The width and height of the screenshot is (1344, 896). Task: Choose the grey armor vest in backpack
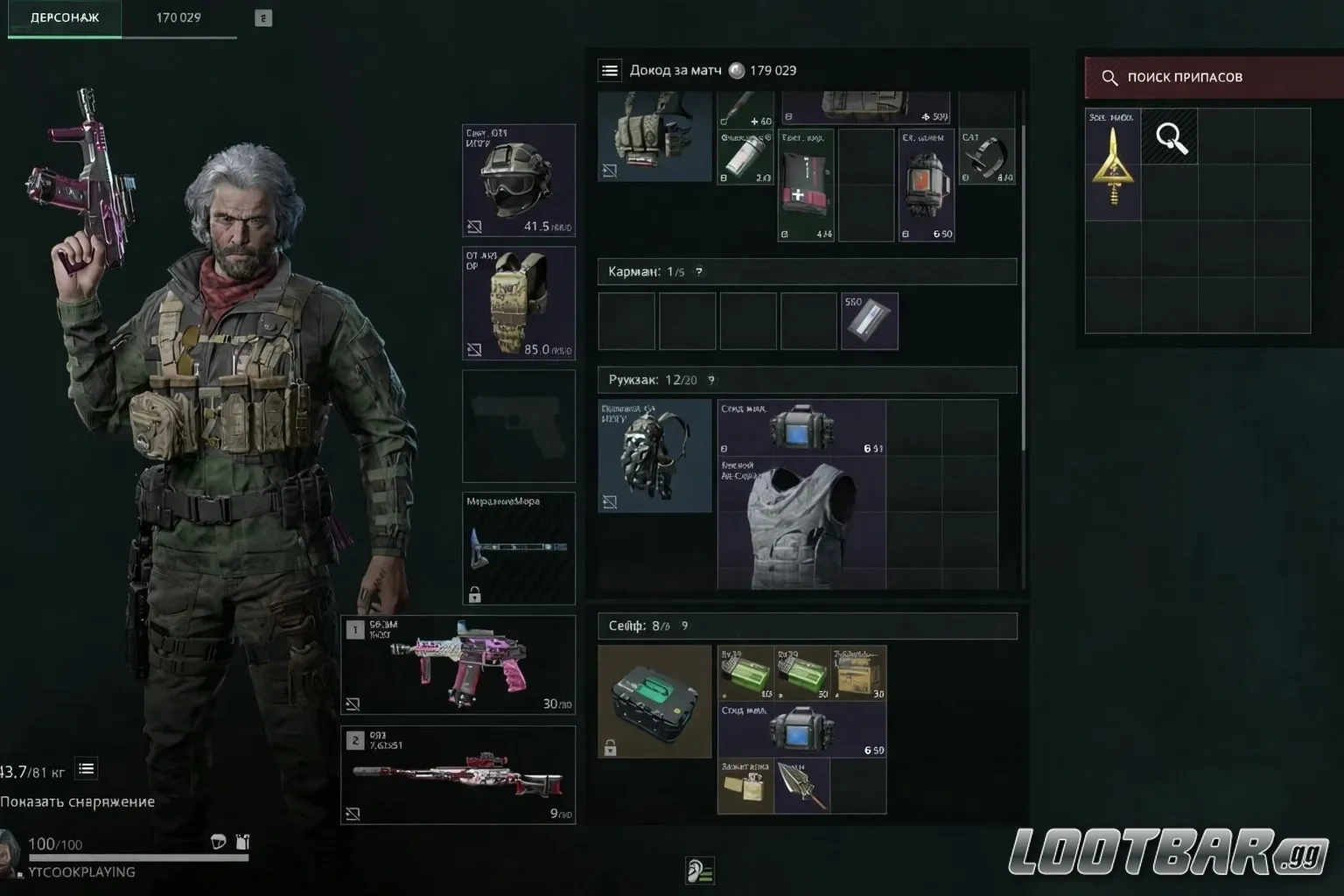801,523
